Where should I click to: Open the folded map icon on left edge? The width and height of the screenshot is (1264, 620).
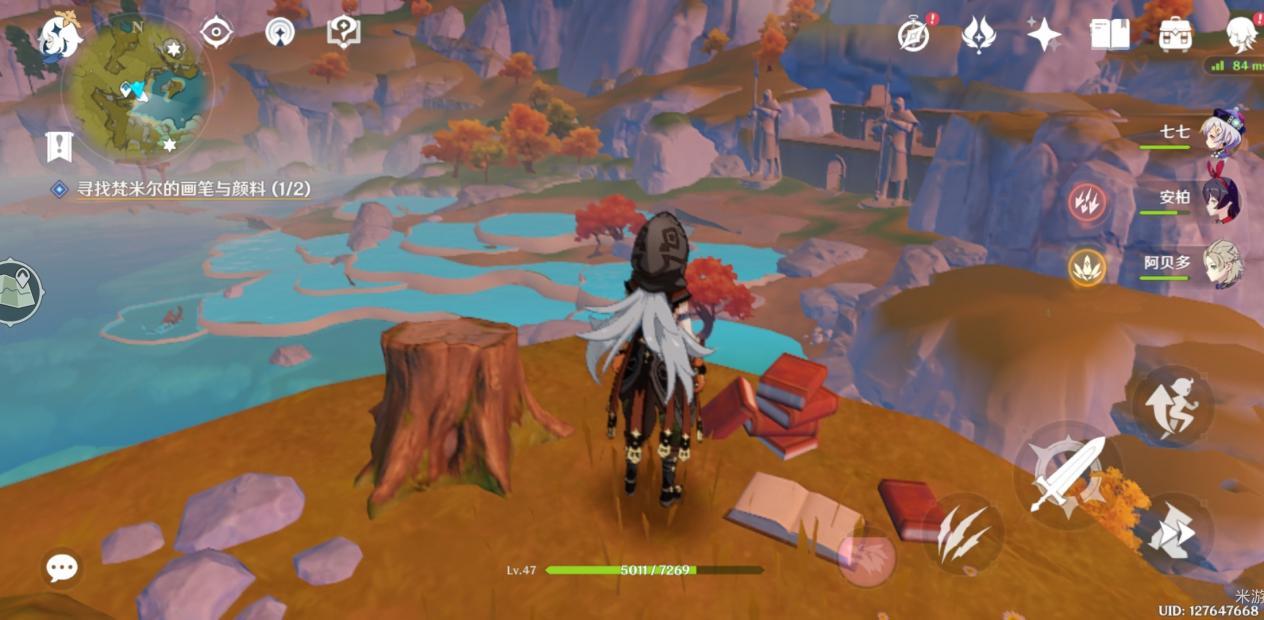point(18,292)
